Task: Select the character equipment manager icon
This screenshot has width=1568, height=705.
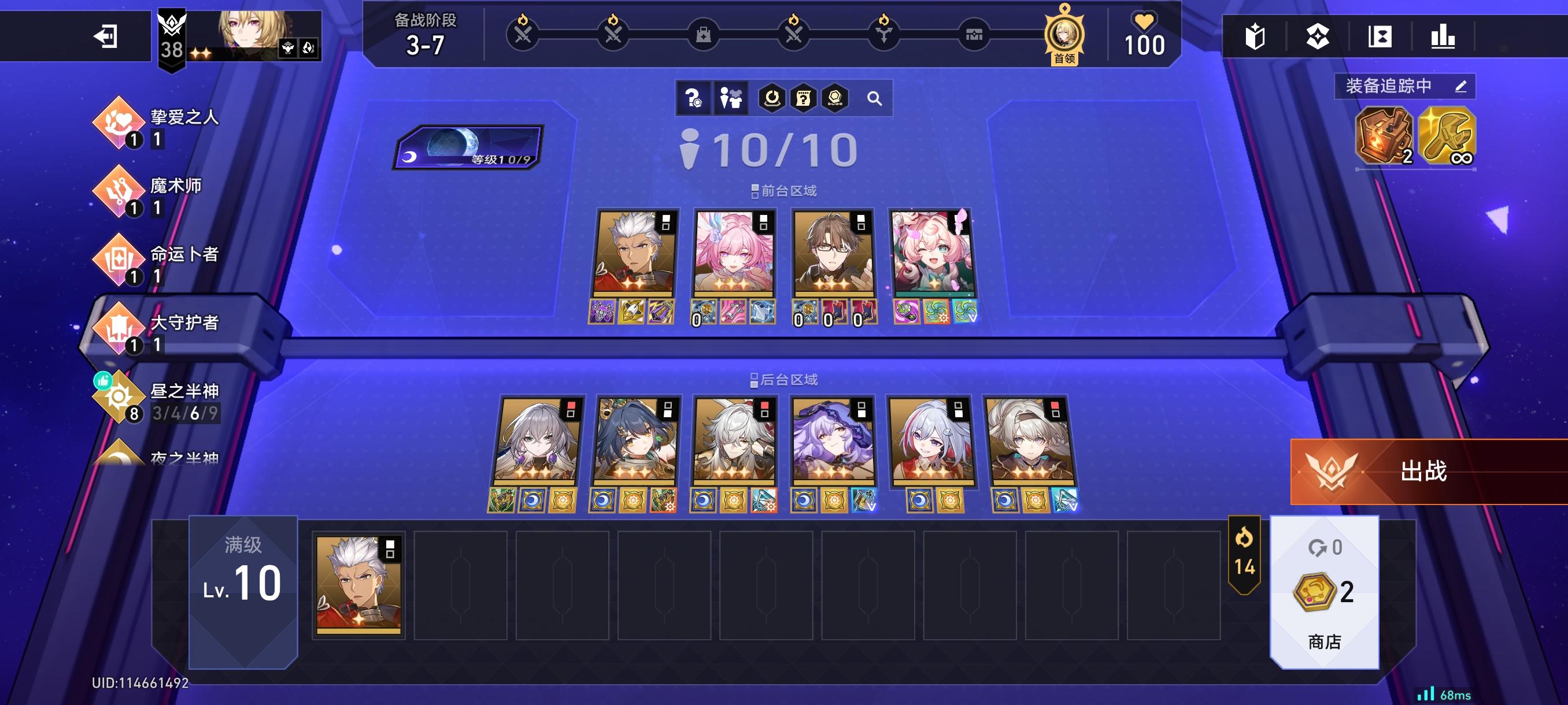Action: [x=730, y=98]
